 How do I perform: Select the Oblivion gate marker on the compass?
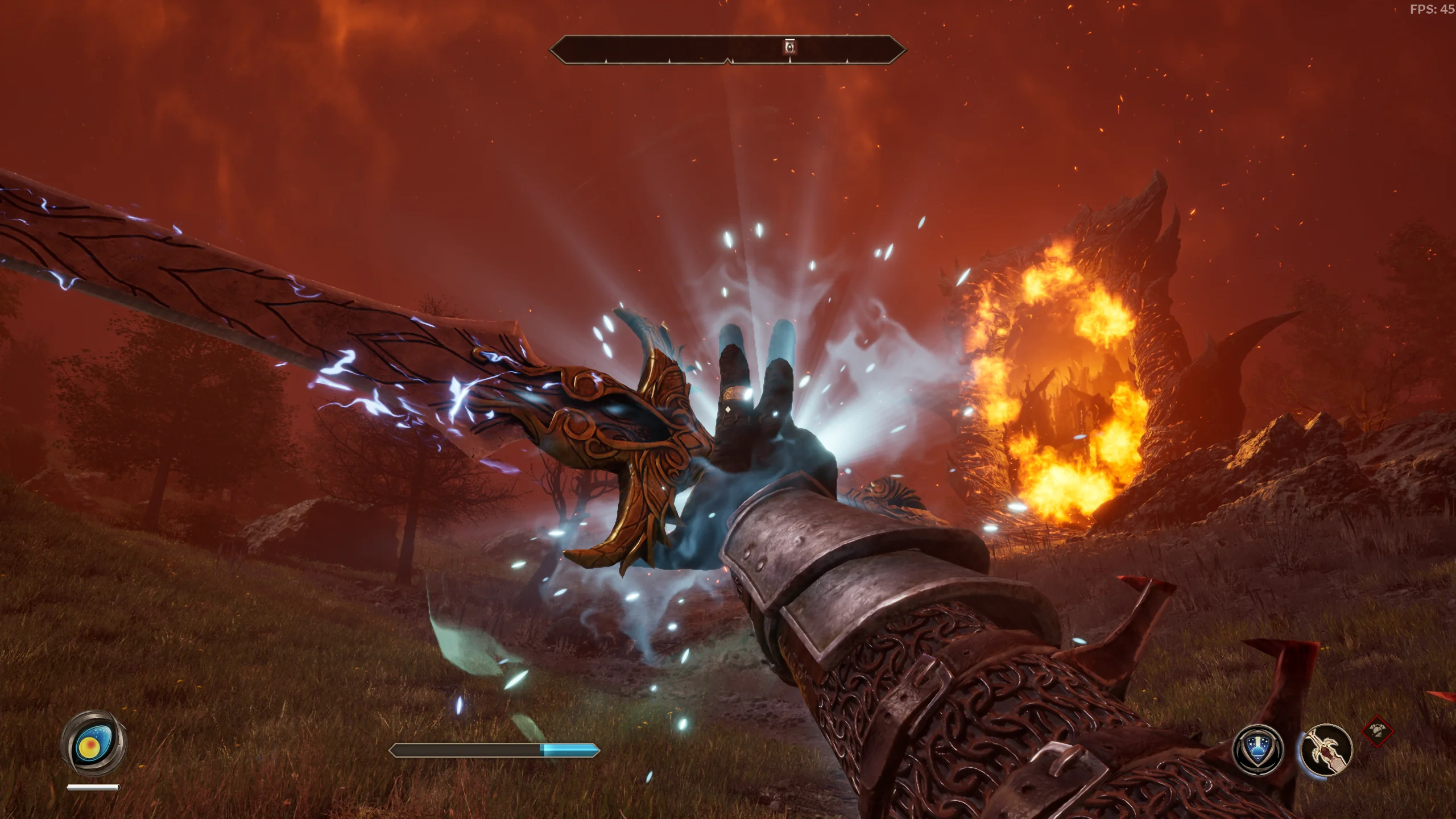(790, 47)
